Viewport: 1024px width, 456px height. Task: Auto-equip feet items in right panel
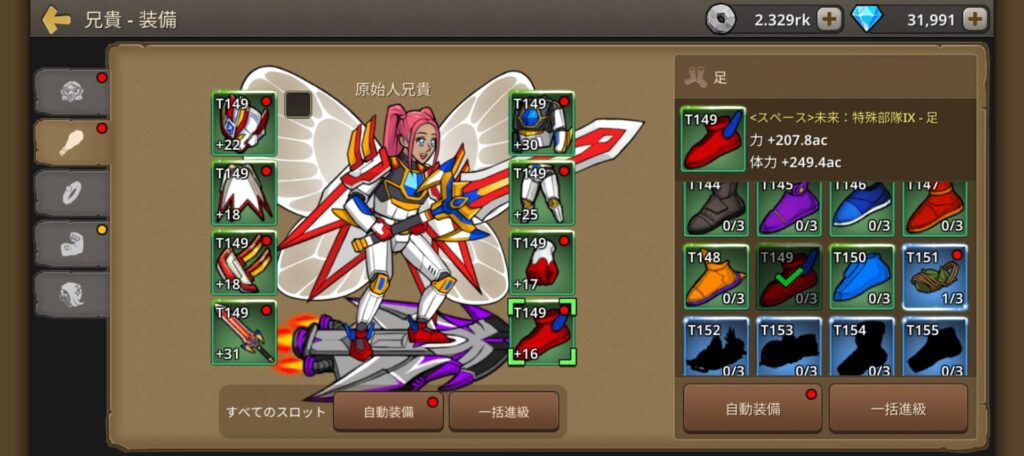pyautogui.click(x=752, y=408)
